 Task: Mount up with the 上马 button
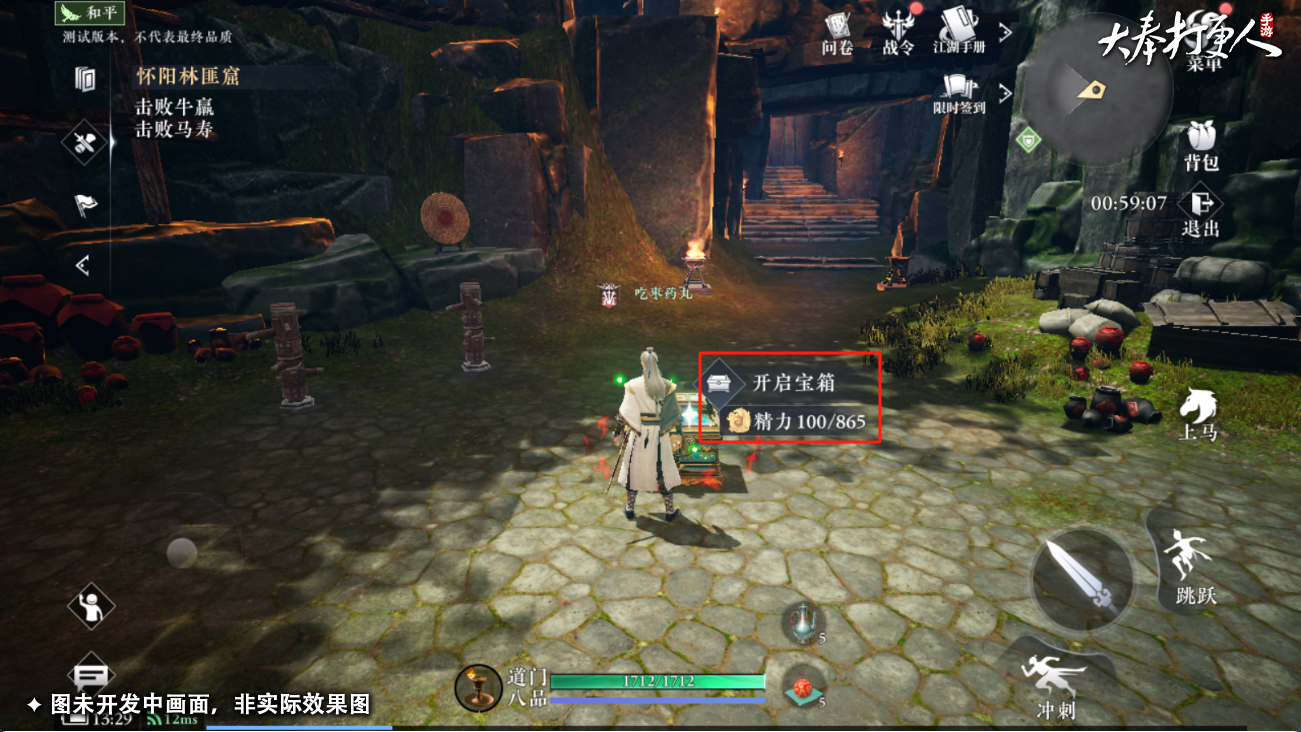click(x=1197, y=414)
